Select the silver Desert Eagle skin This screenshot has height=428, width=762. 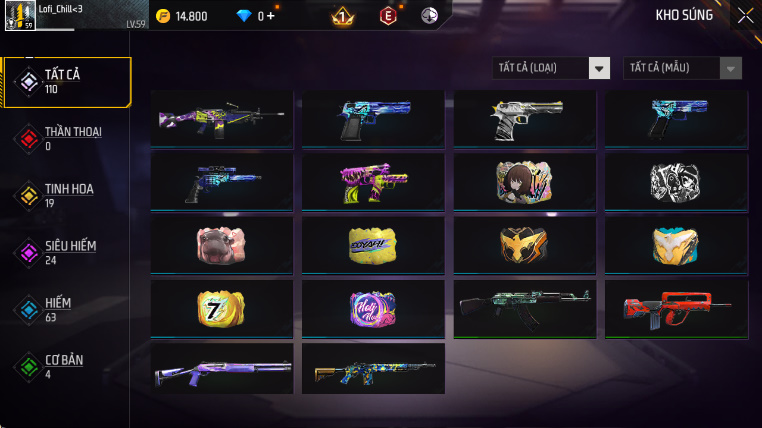[524, 119]
